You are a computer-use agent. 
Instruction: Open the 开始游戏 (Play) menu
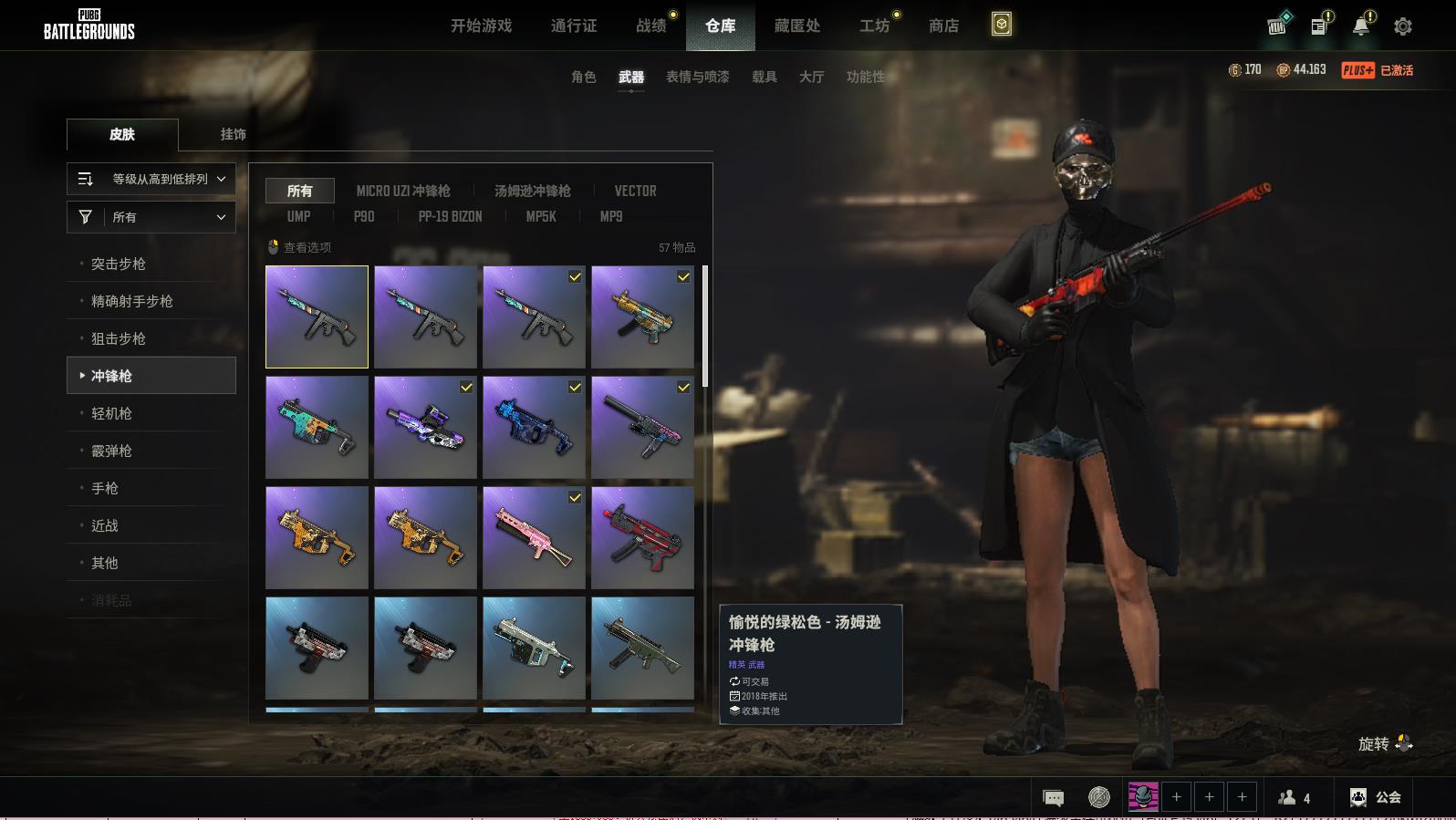481,26
